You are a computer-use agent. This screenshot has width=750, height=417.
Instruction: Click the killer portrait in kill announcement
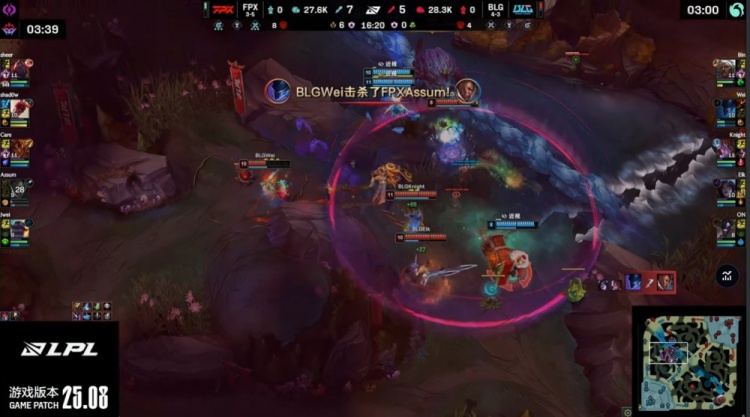click(x=279, y=90)
